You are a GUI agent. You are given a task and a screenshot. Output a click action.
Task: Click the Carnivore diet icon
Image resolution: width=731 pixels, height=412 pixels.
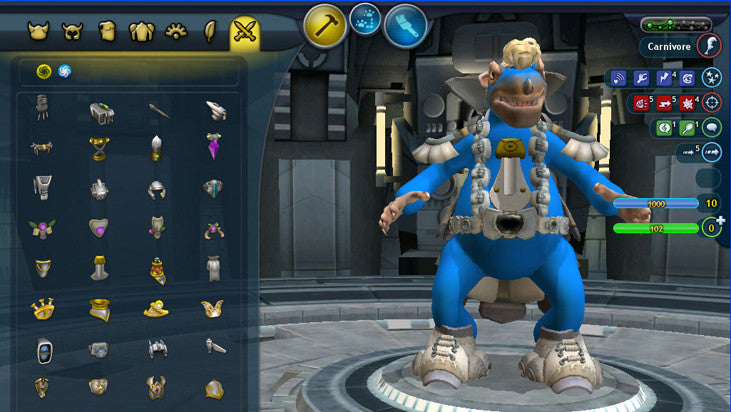pos(709,45)
